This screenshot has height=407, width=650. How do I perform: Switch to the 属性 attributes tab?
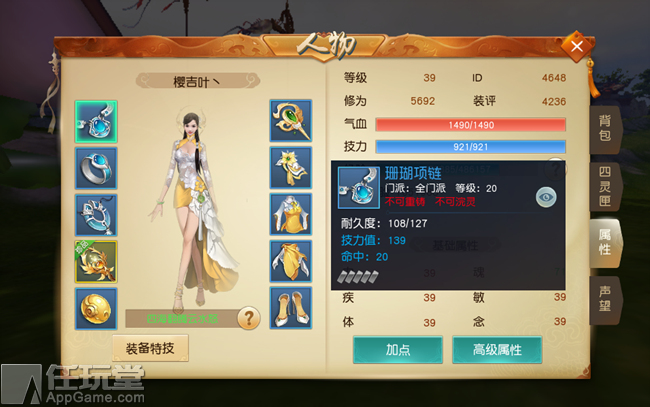(605, 243)
